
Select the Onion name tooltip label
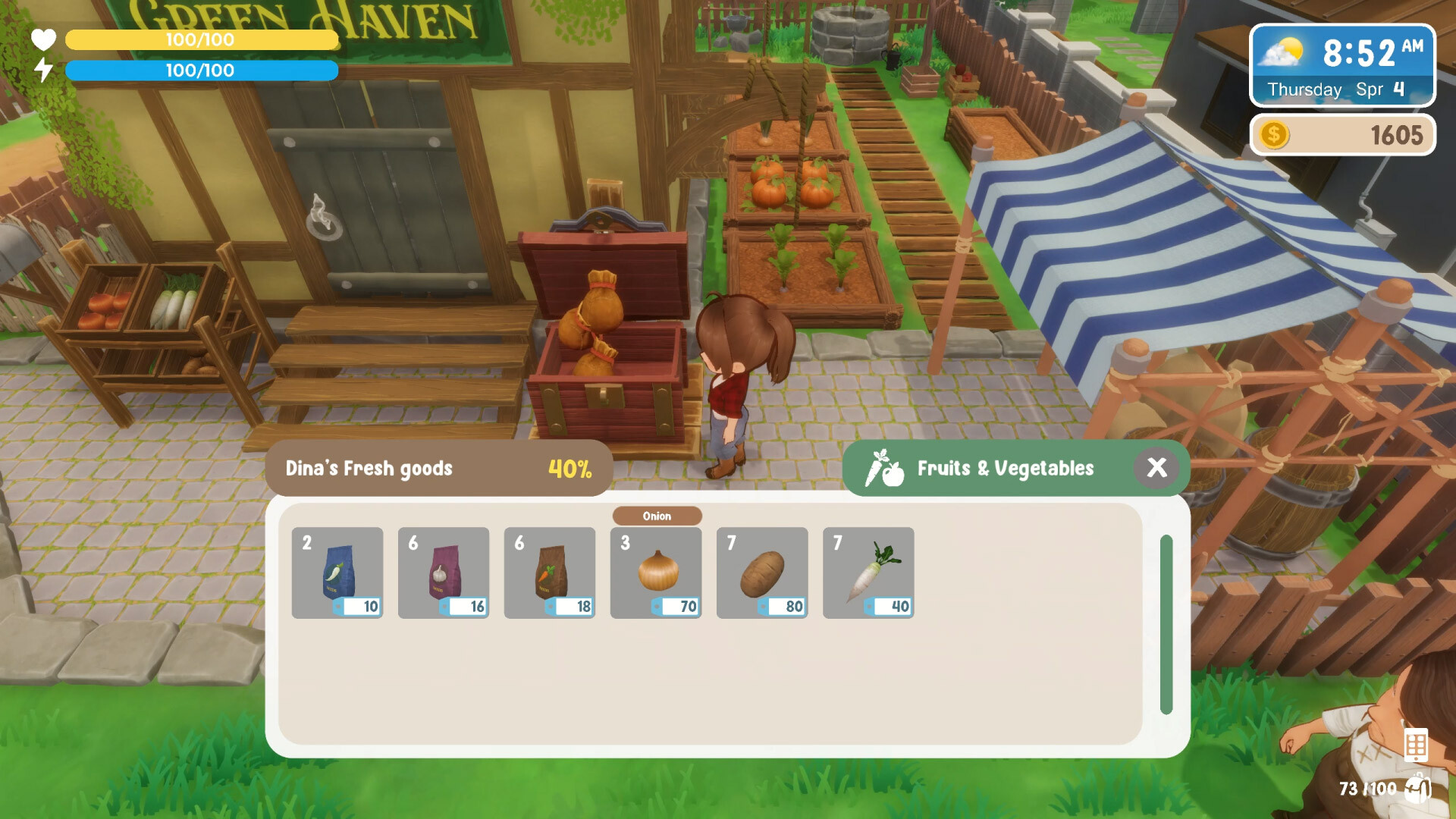656,516
